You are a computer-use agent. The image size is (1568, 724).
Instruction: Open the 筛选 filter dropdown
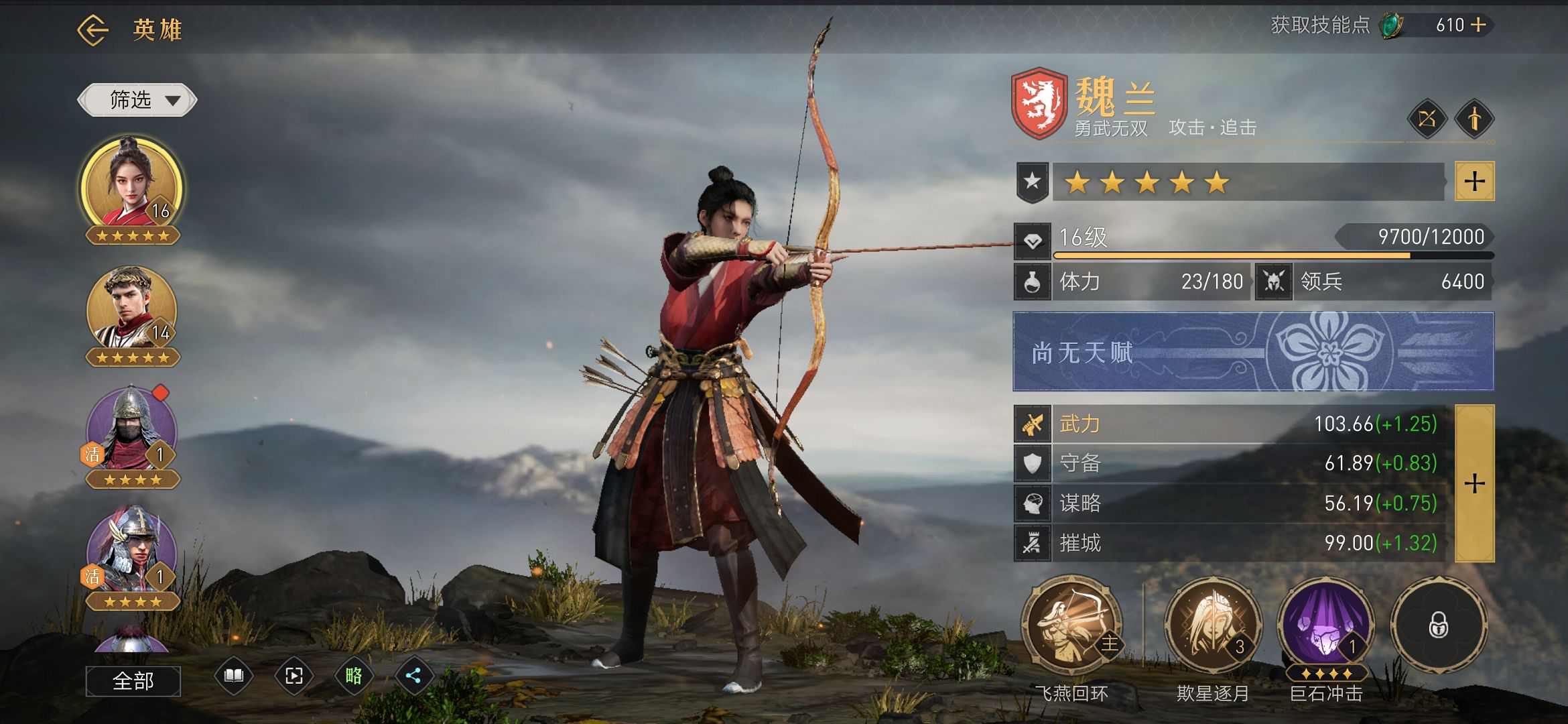pos(137,101)
